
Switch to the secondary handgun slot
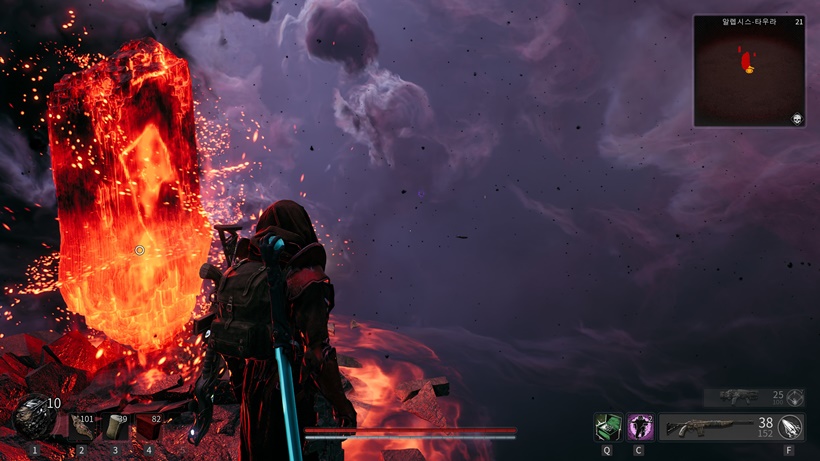point(742,397)
